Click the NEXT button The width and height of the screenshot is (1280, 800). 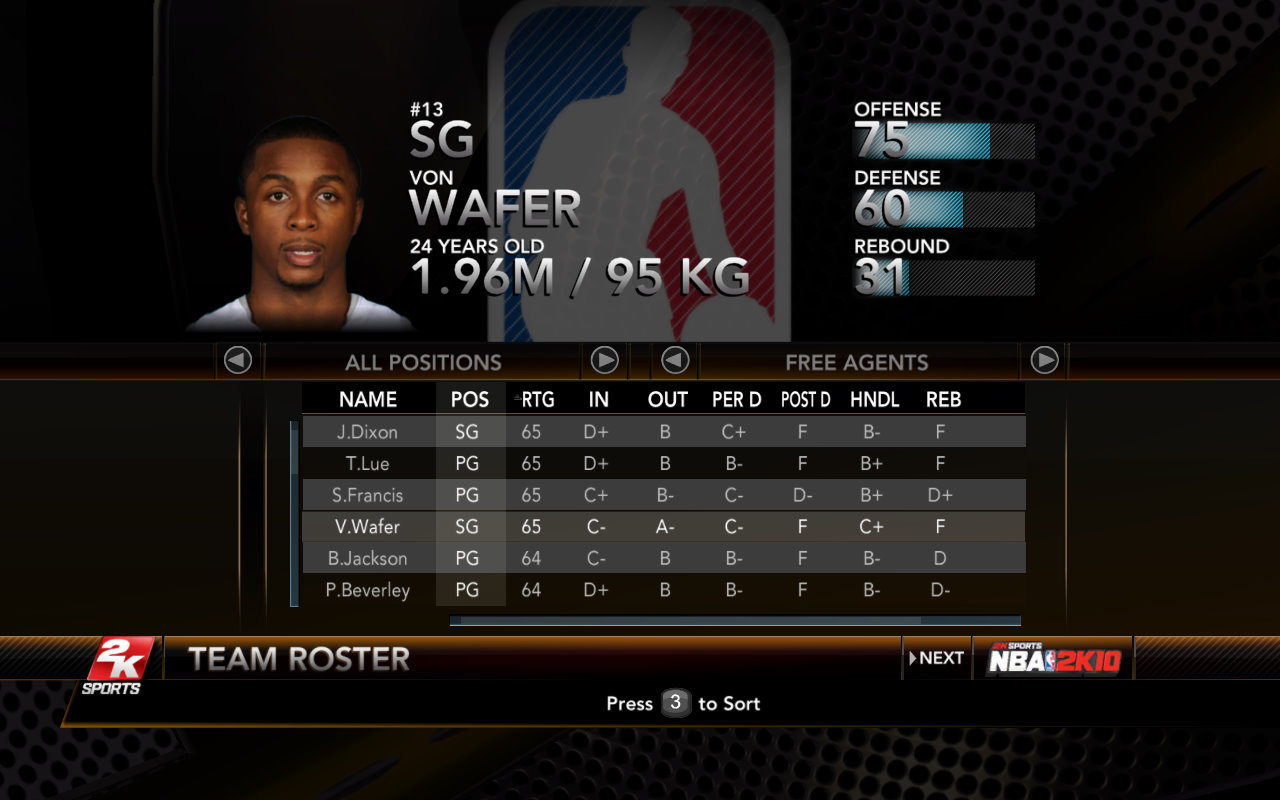coord(937,658)
